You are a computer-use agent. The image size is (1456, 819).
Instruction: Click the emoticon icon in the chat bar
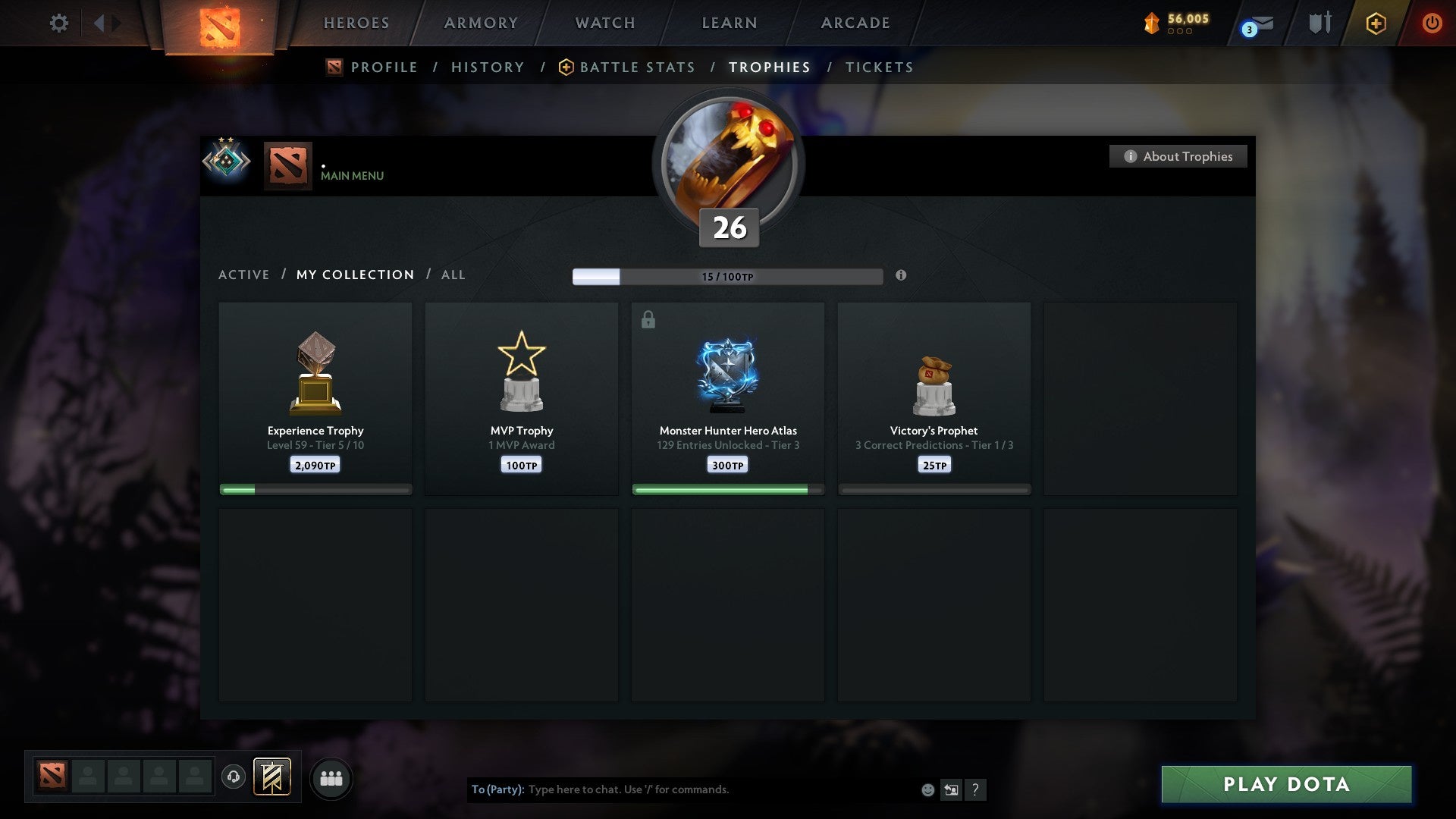coord(927,789)
